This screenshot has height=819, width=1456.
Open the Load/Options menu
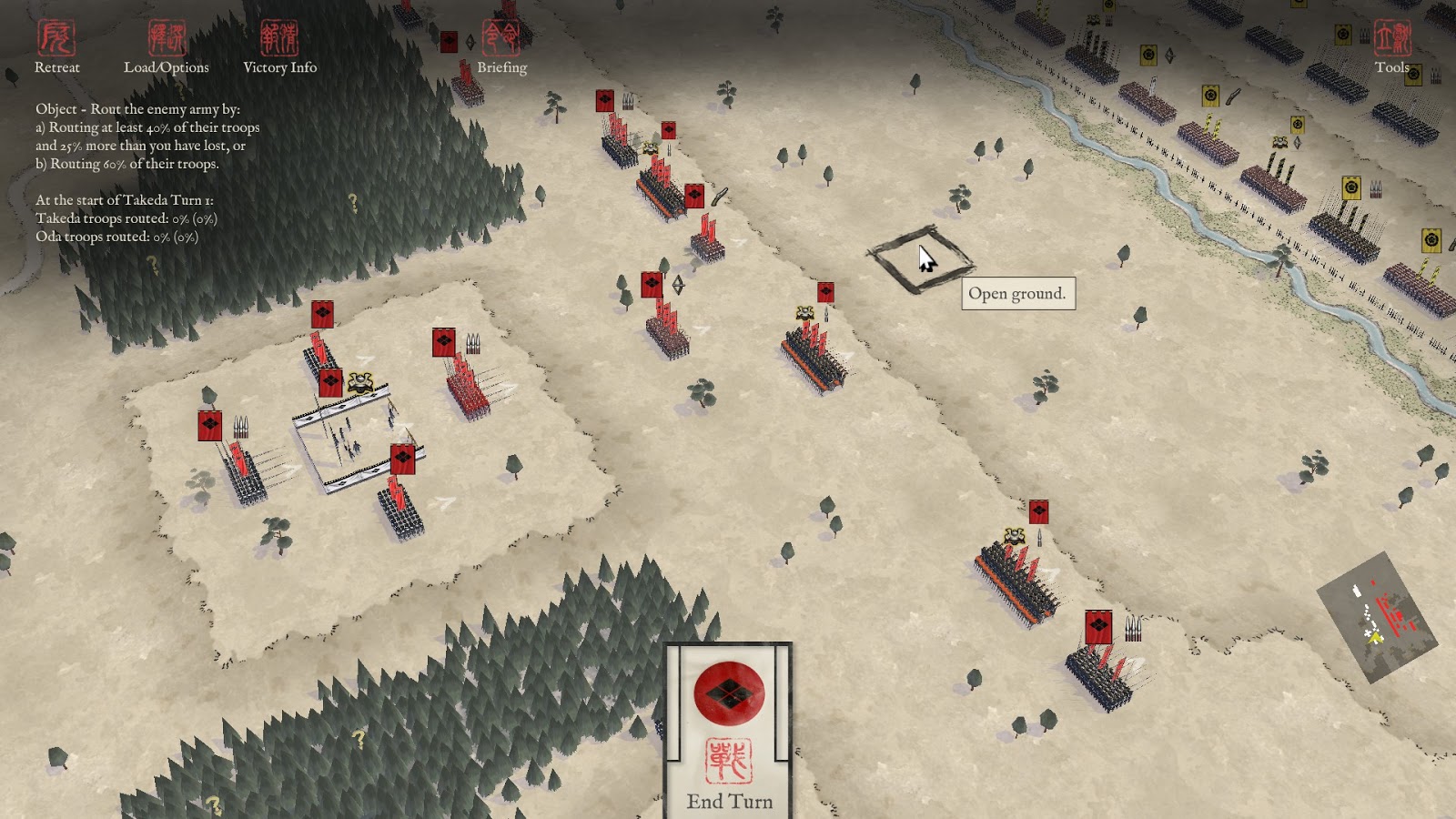pyautogui.click(x=167, y=47)
